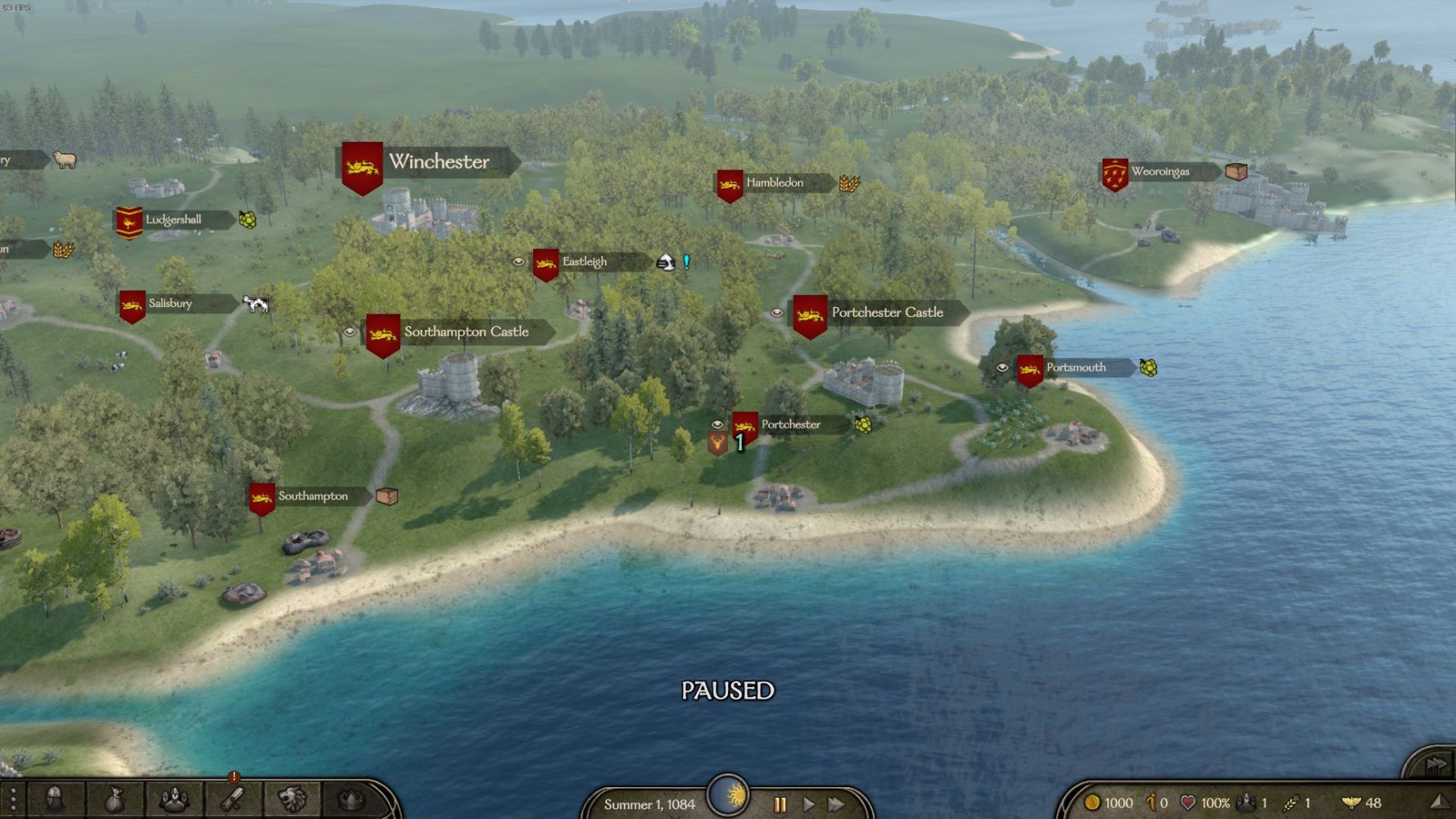Choose the Portchester Castle nameplate
The width and height of the screenshot is (1456, 819).
pyautogui.click(x=887, y=312)
